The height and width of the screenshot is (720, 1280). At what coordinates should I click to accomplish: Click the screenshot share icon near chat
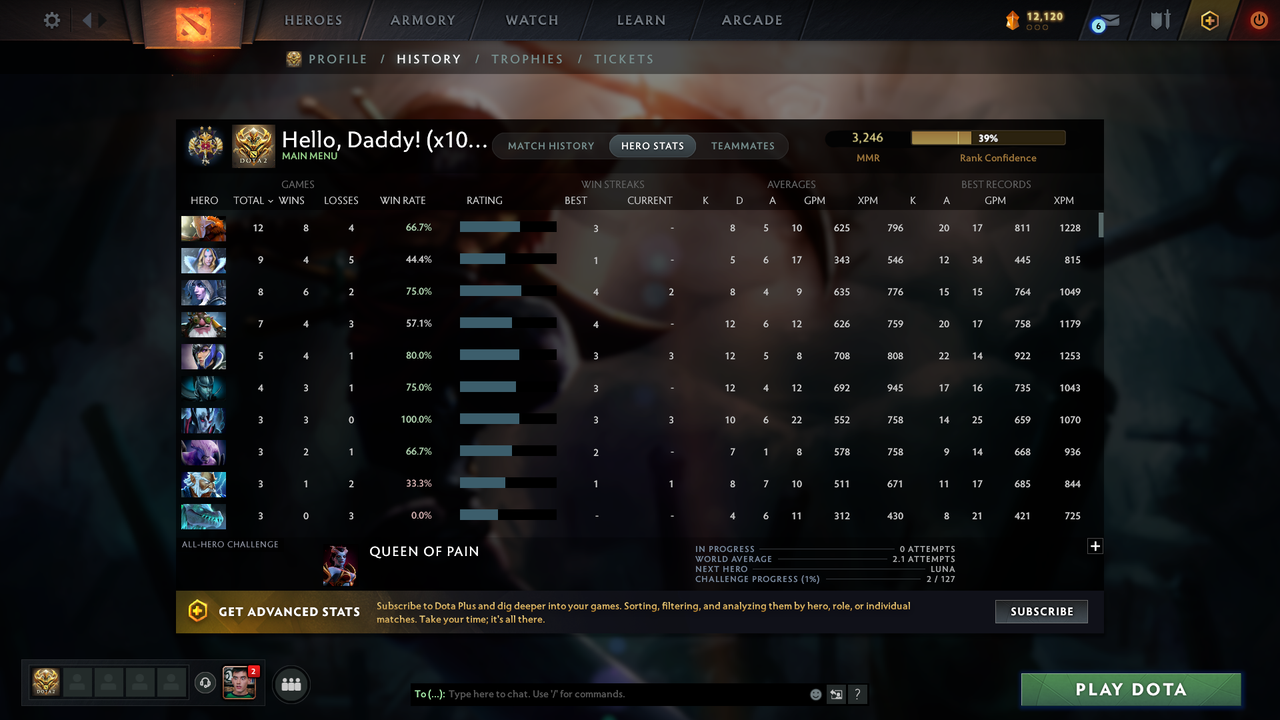836,694
